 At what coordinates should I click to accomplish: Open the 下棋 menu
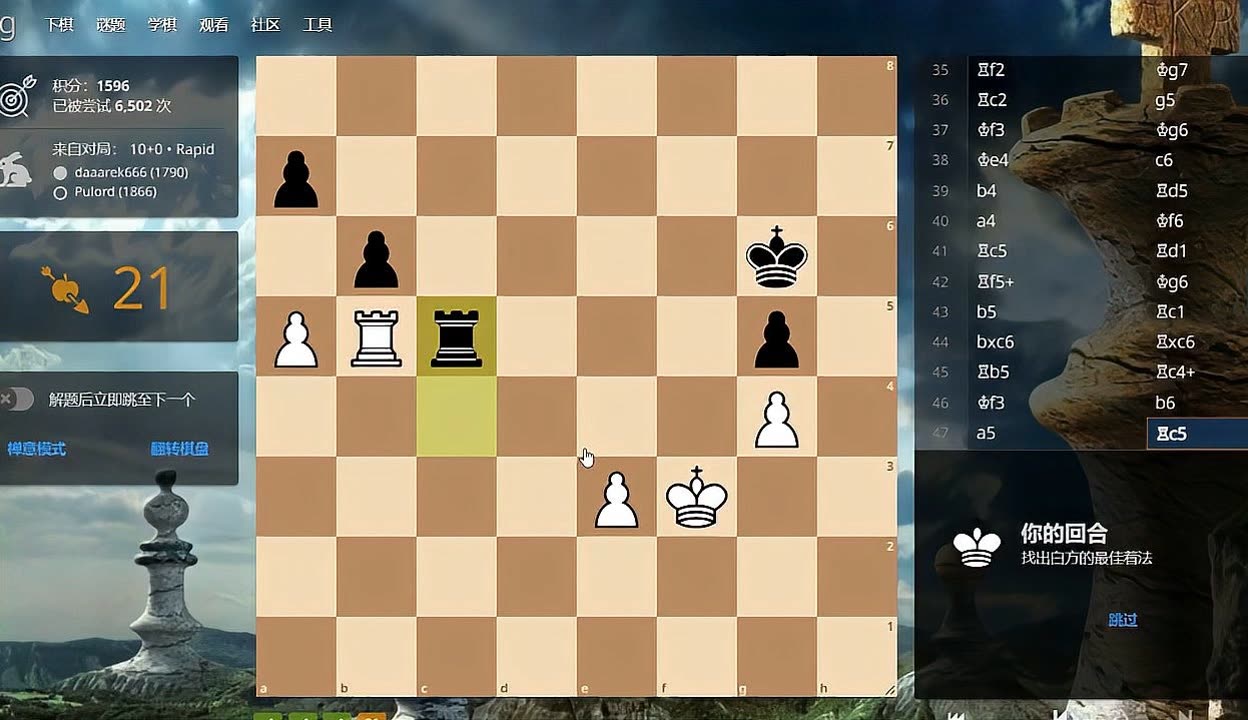tap(59, 25)
